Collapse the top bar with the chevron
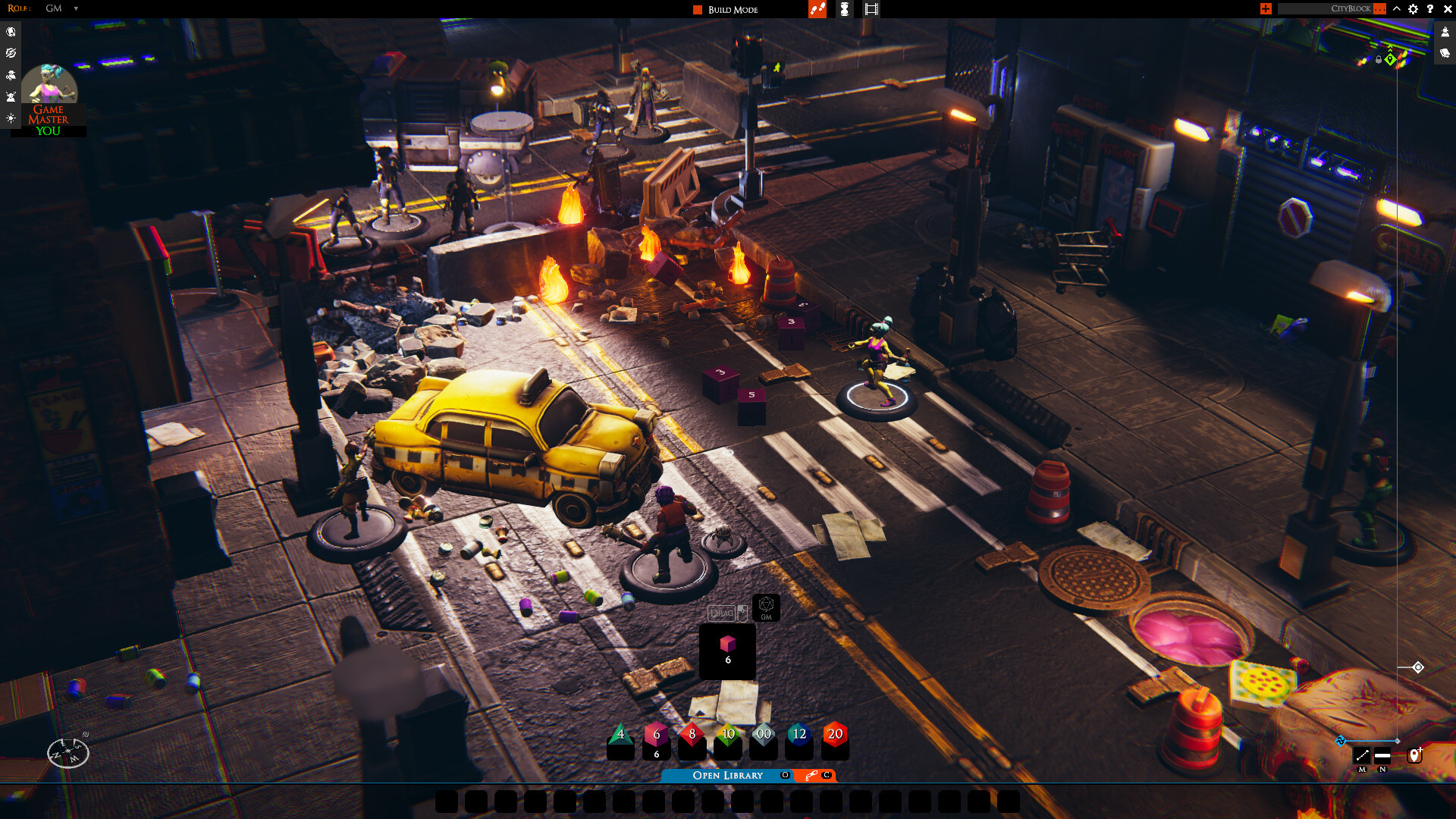The image size is (1456, 819). click(x=1397, y=9)
